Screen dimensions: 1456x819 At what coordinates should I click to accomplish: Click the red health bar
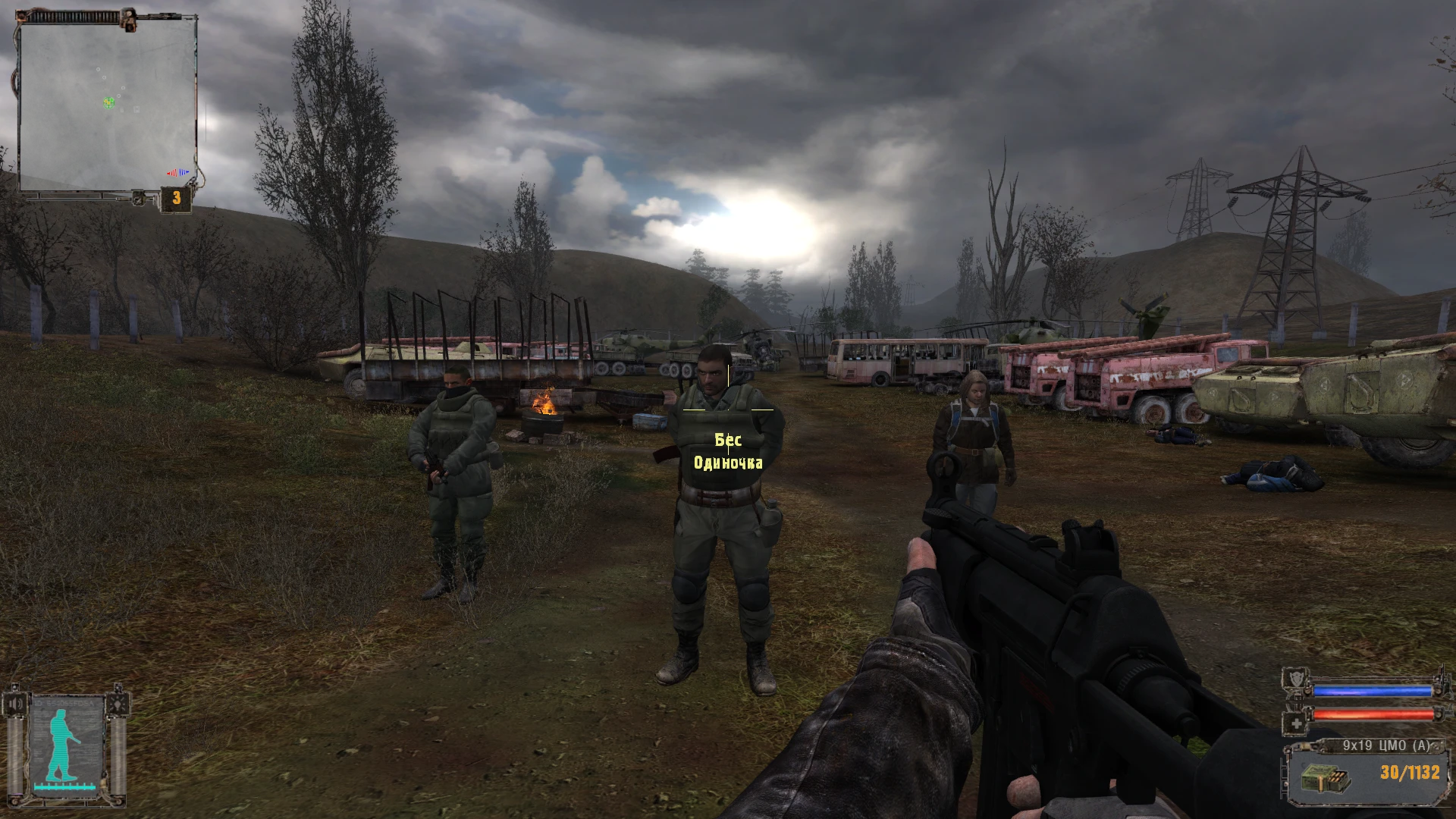1373,714
